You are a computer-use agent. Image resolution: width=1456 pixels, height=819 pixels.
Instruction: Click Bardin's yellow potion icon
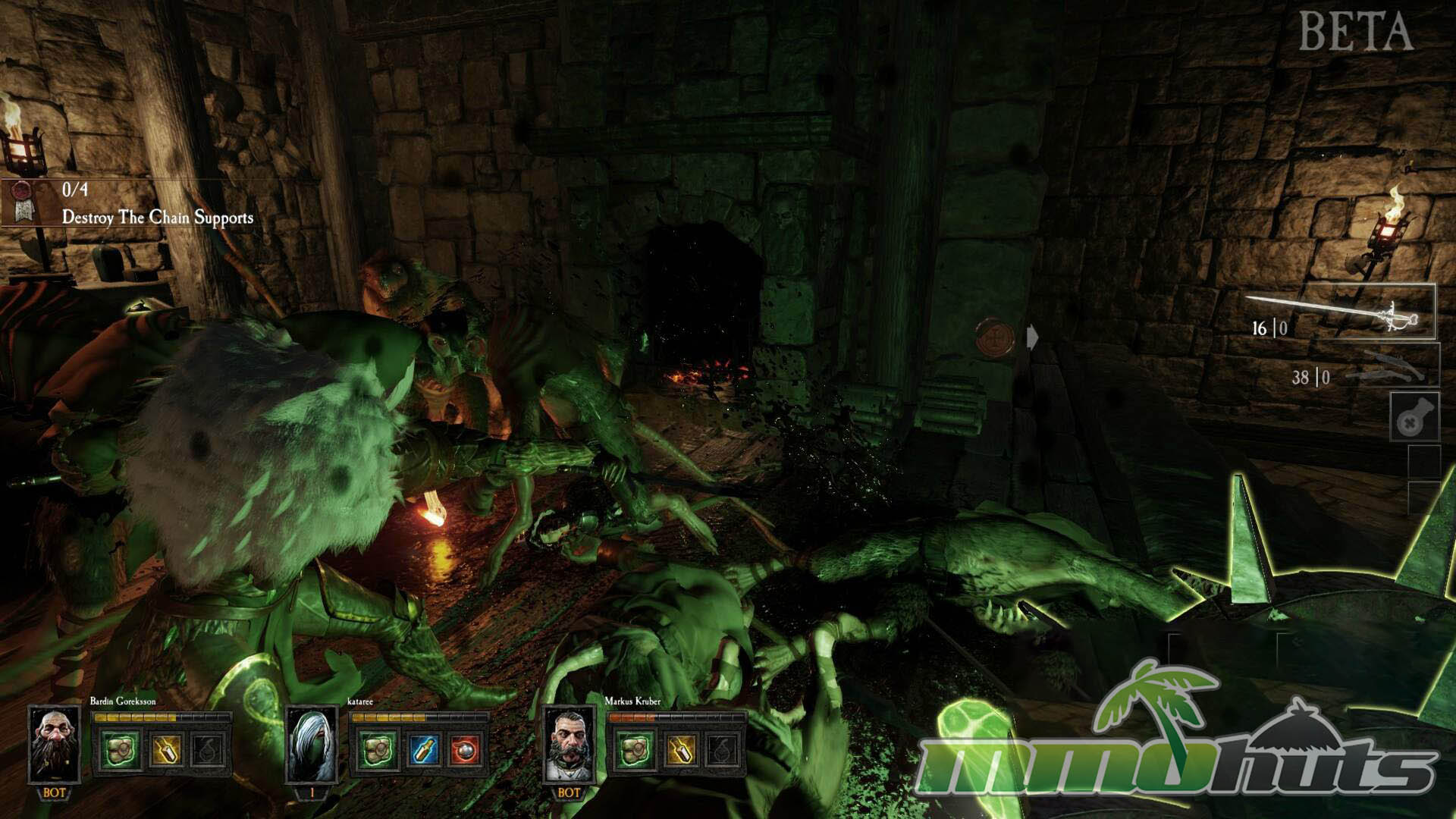tap(165, 750)
